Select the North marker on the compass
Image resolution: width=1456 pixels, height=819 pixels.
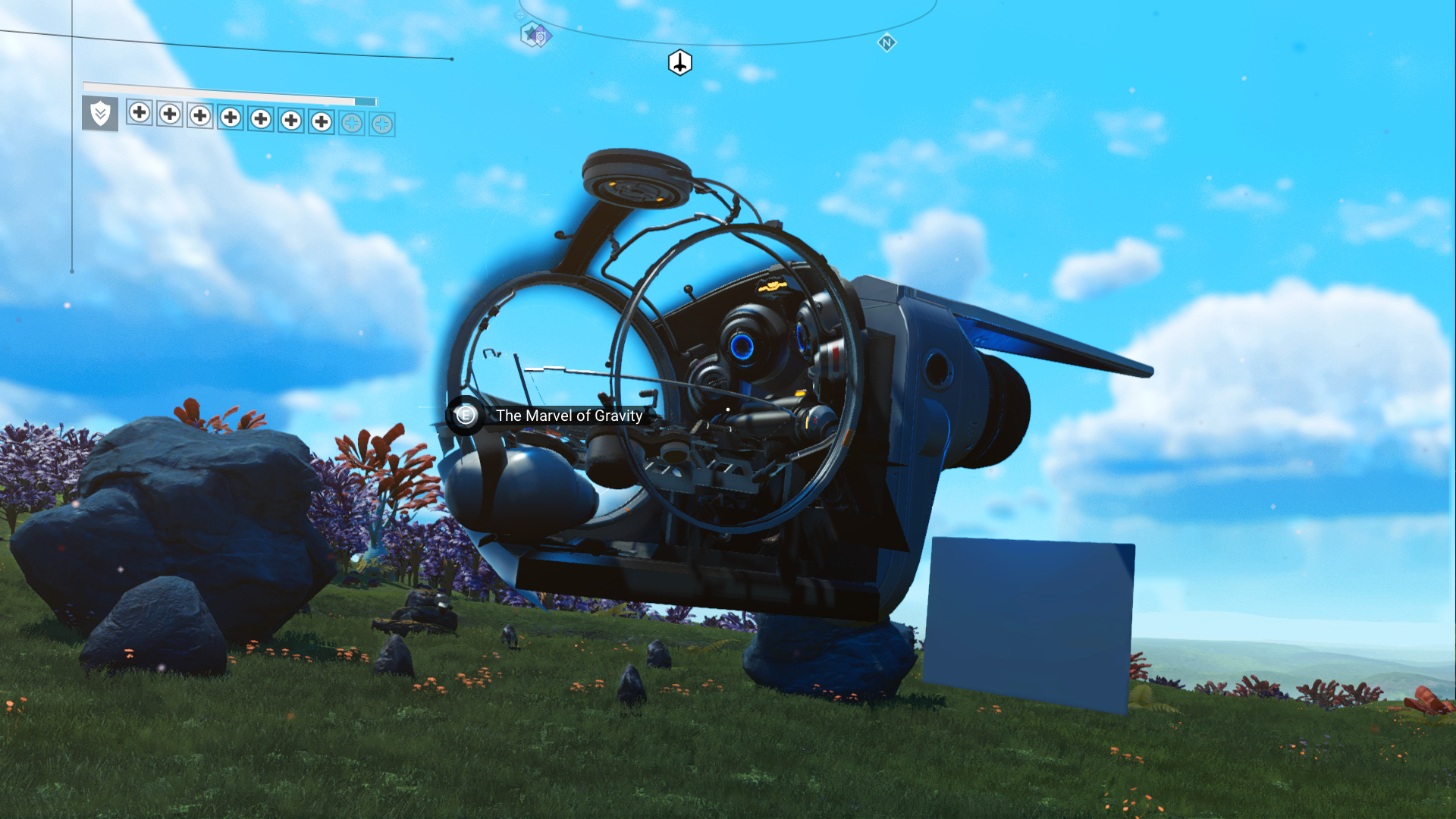click(886, 42)
